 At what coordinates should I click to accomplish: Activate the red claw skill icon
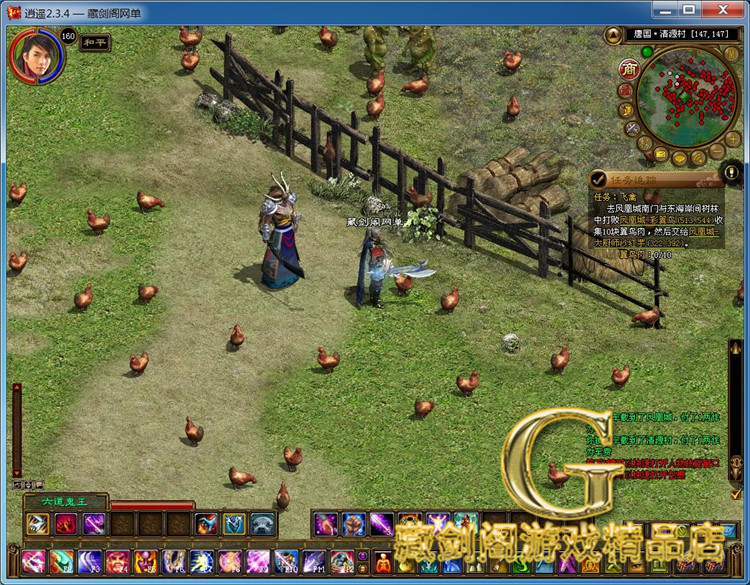[66, 524]
